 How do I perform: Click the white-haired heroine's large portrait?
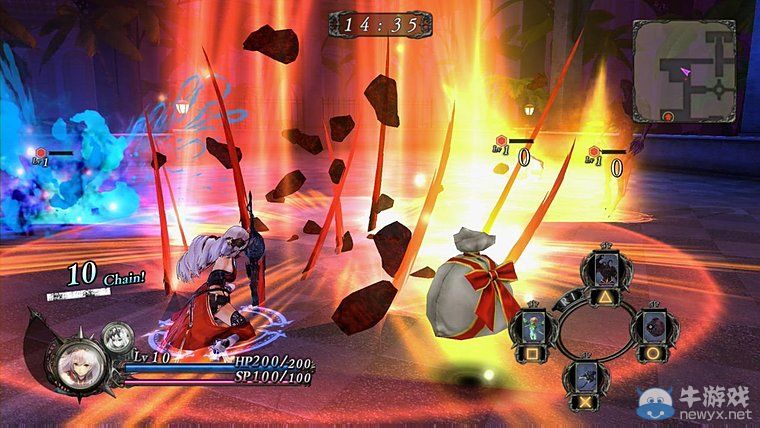click(x=79, y=366)
